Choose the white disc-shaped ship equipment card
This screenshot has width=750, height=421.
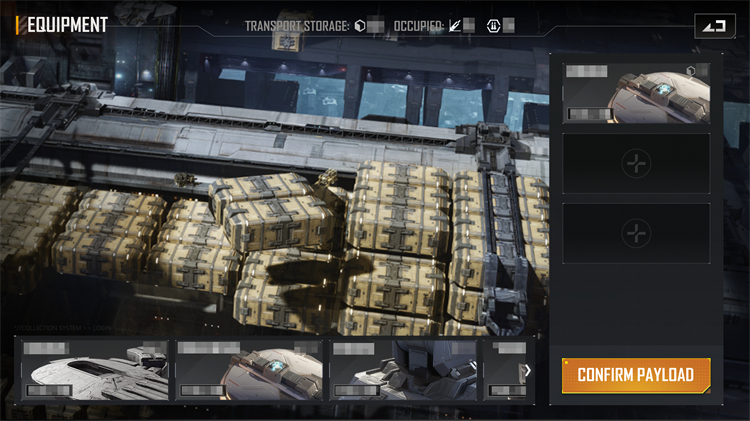[x=94, y=369]
